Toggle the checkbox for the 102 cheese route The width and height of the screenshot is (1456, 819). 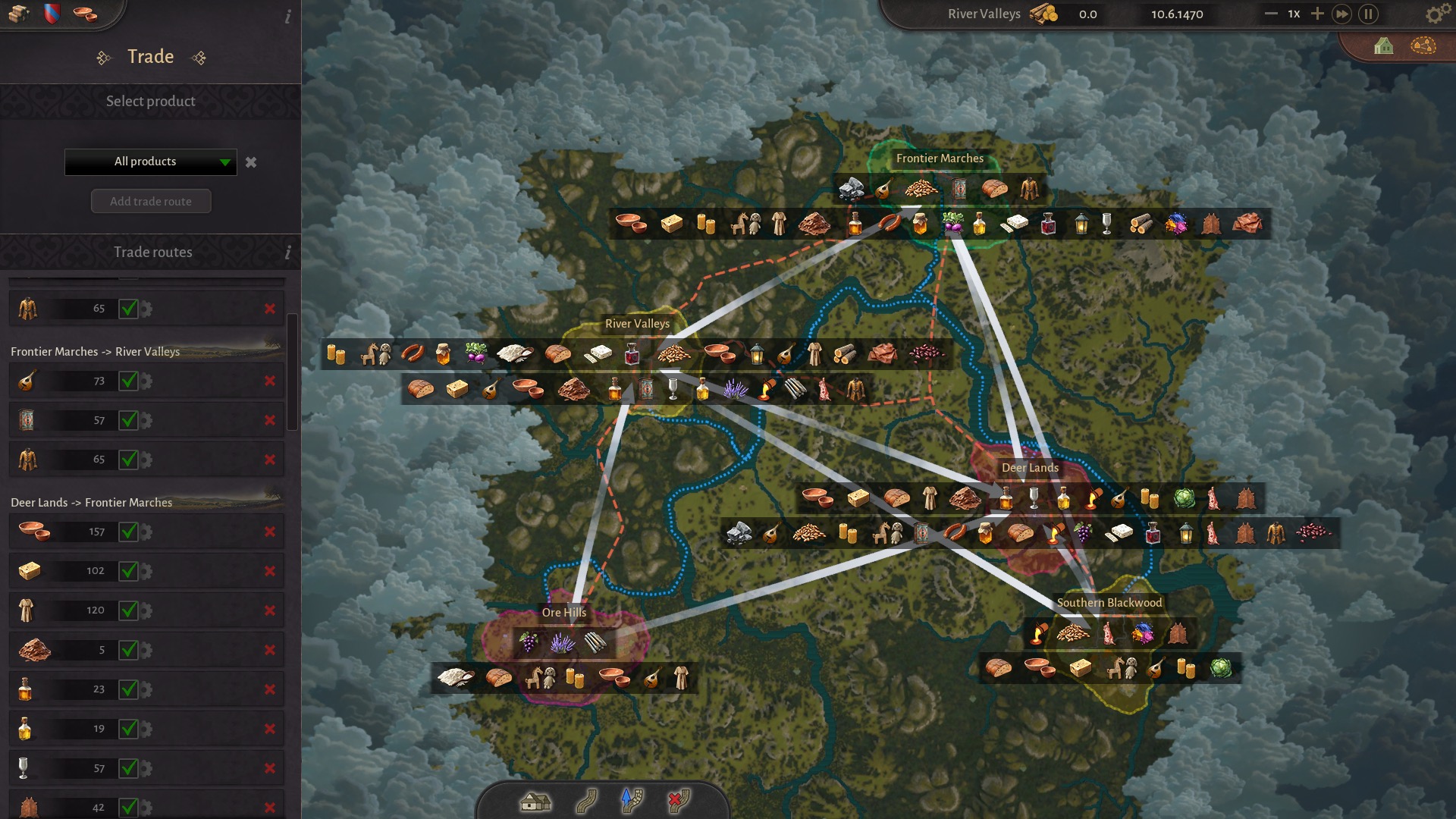[128, 571]
